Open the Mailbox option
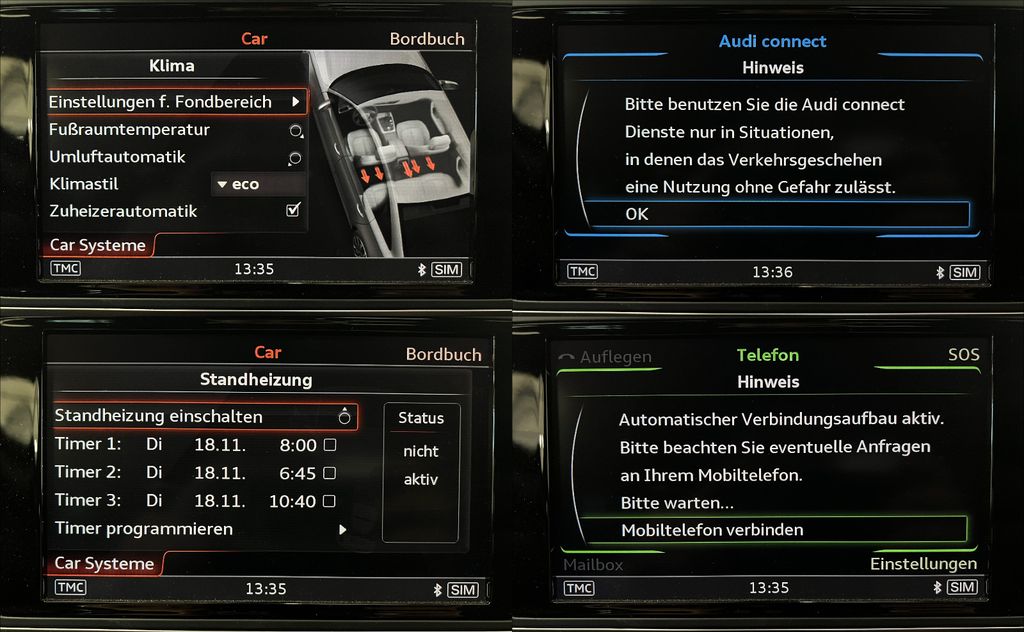1024x632 pixels. 593,565
